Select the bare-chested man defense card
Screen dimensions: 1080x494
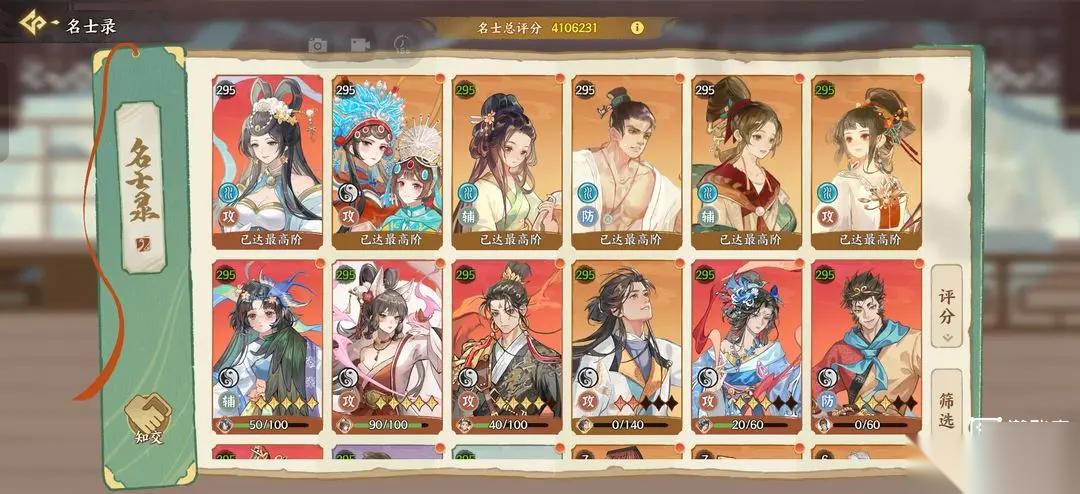pos(627,160)
